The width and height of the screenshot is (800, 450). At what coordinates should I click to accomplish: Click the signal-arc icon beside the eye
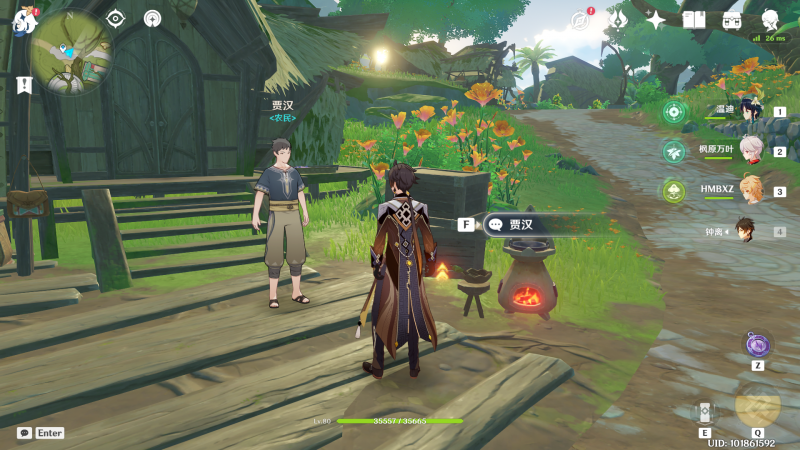click(152, 18)
